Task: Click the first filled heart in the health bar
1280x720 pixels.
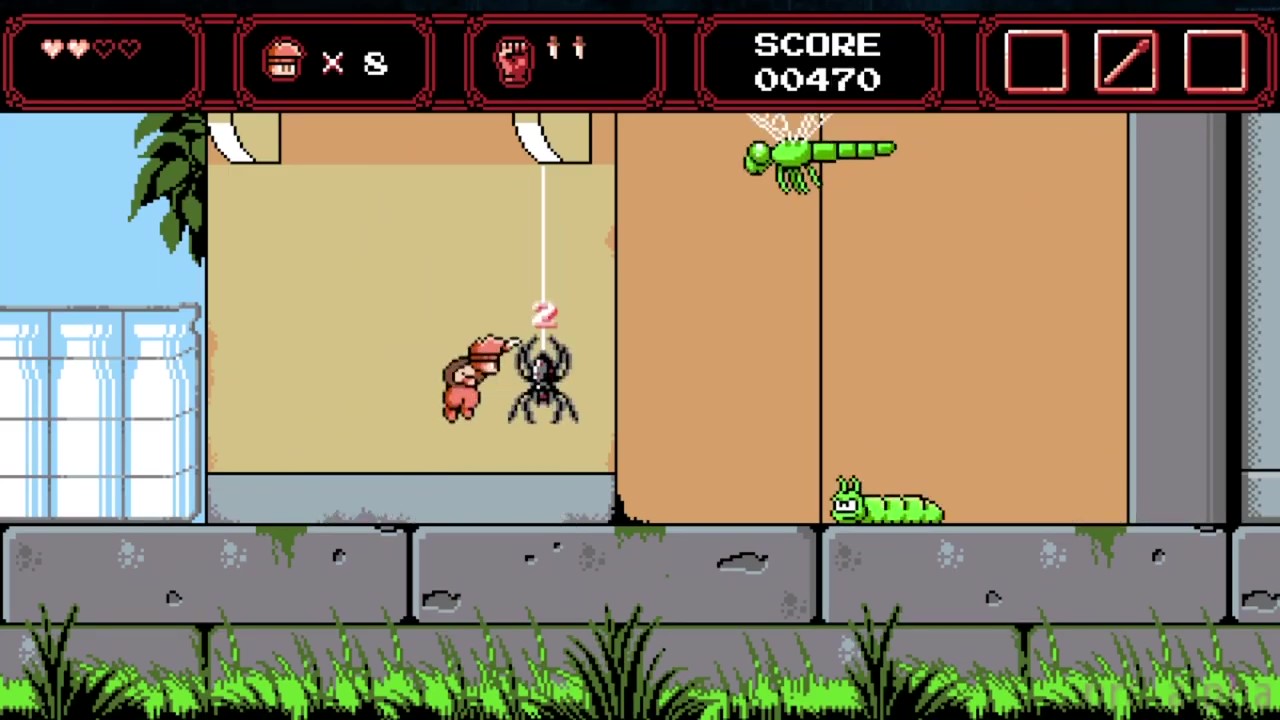Action: 53,48
